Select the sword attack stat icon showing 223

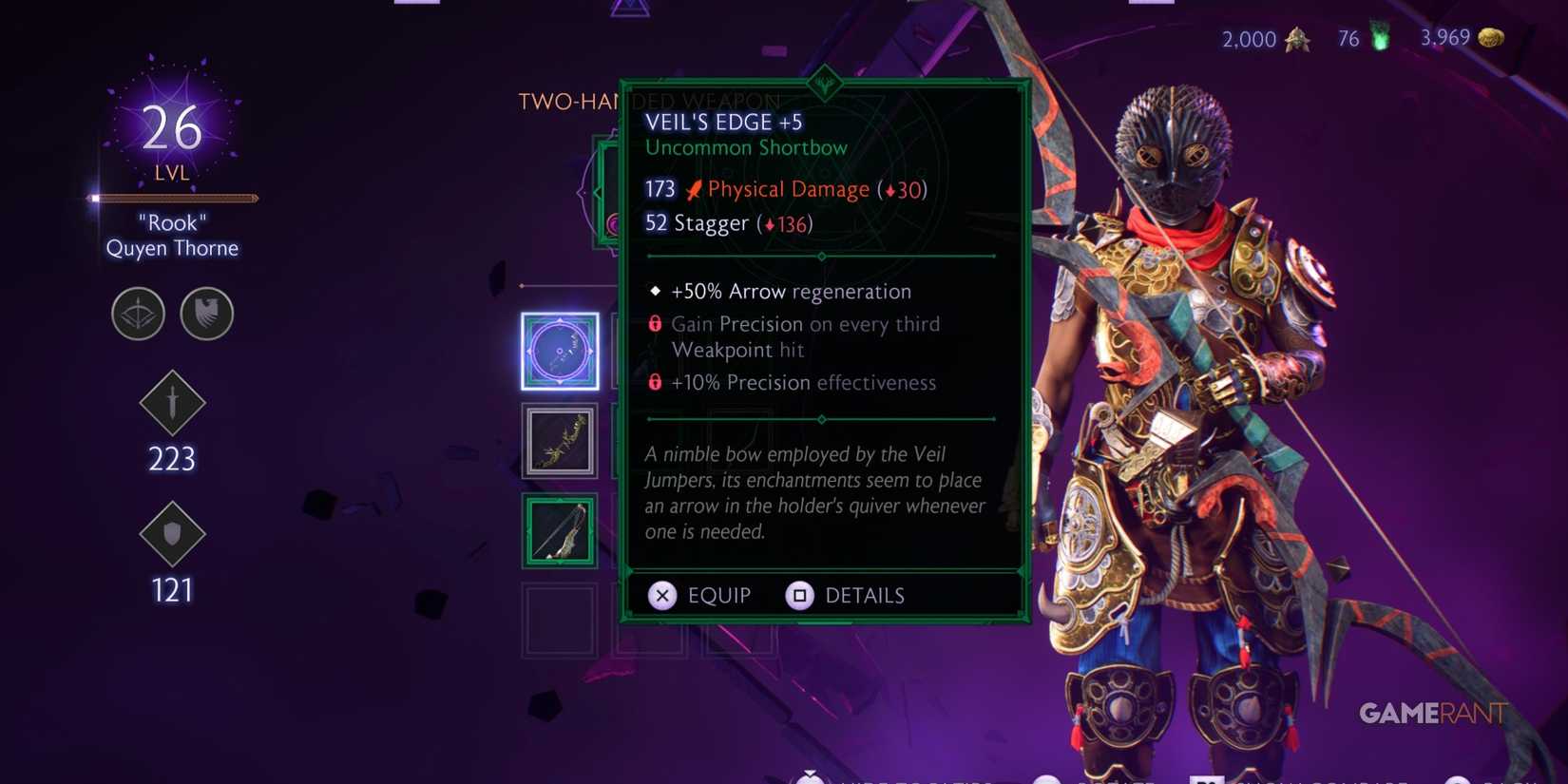point(172,403)
